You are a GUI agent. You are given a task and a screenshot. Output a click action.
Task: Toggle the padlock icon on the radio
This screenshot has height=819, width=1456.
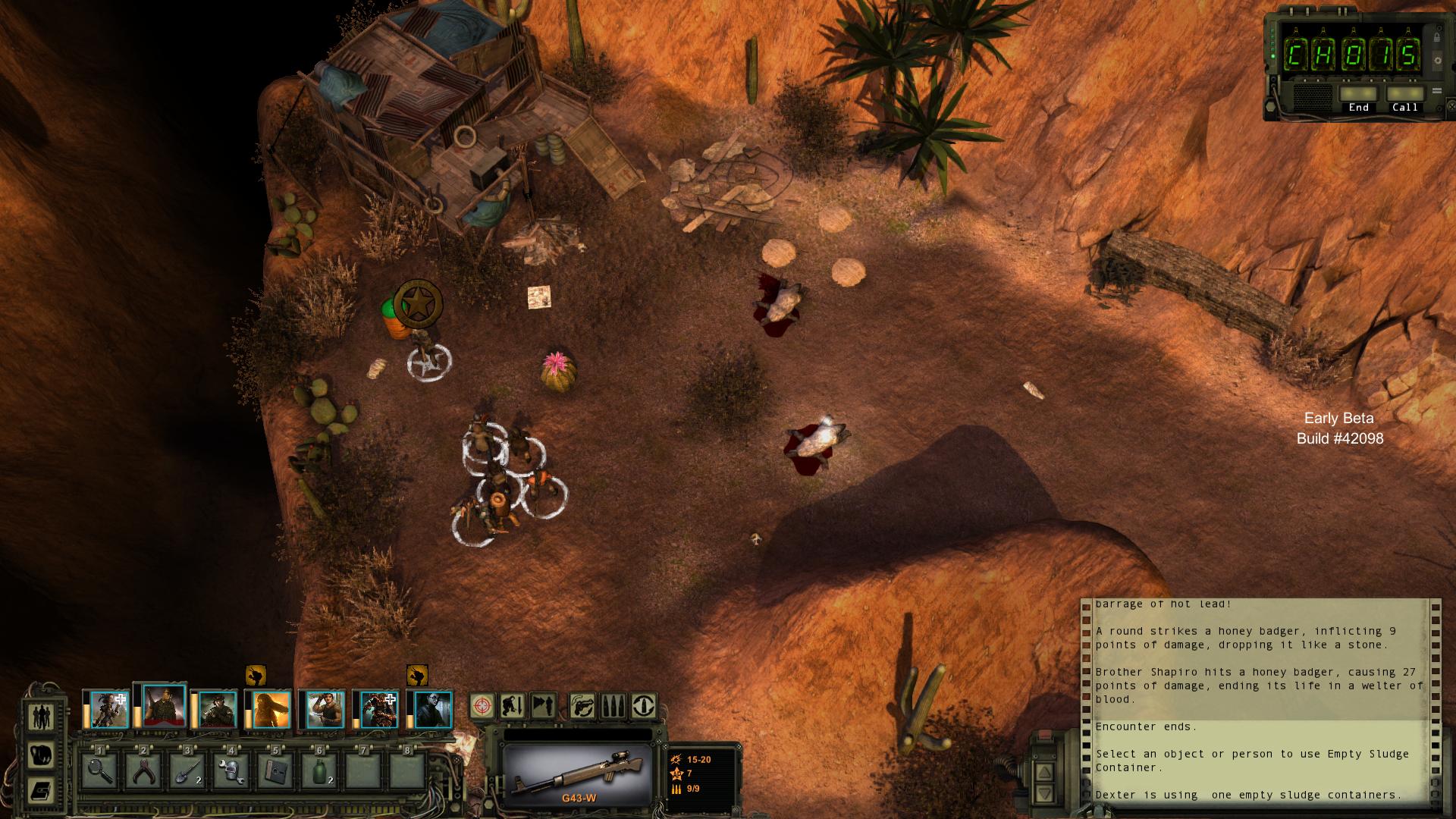pyautogui.click(x=1436, y=37)
